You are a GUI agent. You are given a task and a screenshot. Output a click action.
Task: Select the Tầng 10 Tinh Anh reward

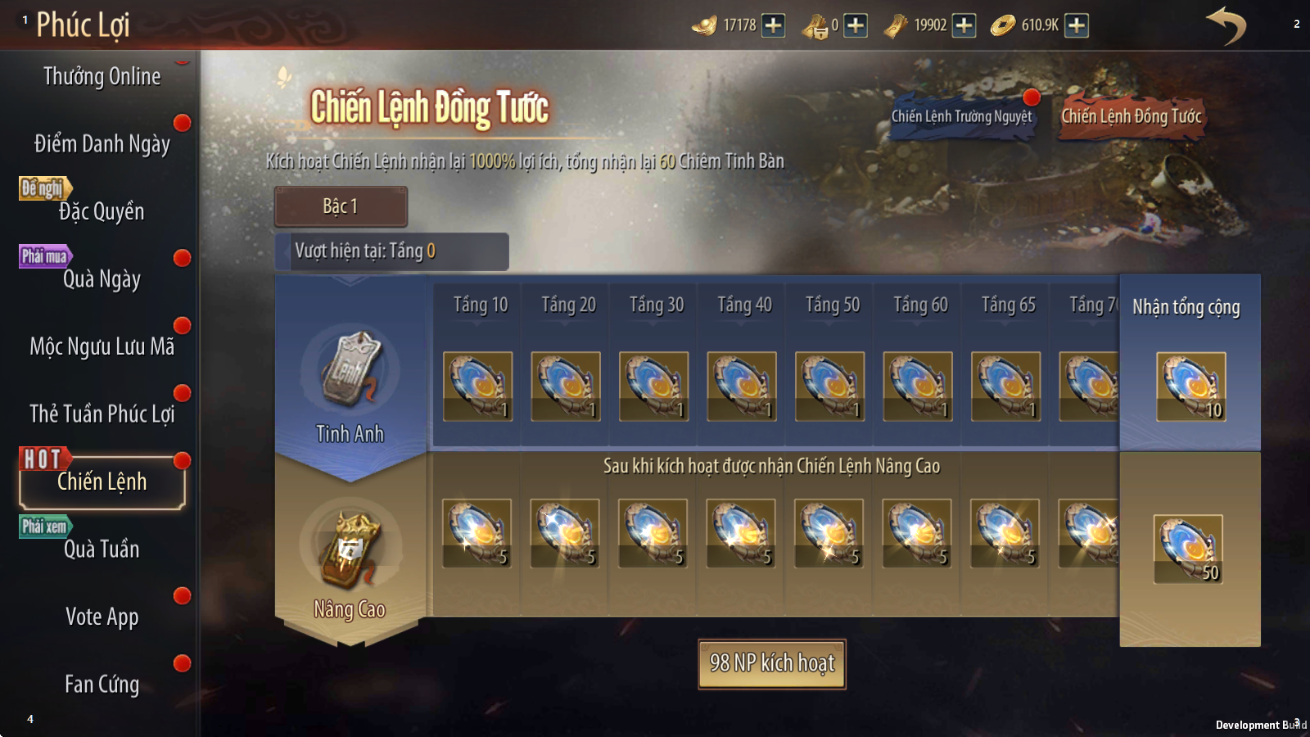[477, 385]
